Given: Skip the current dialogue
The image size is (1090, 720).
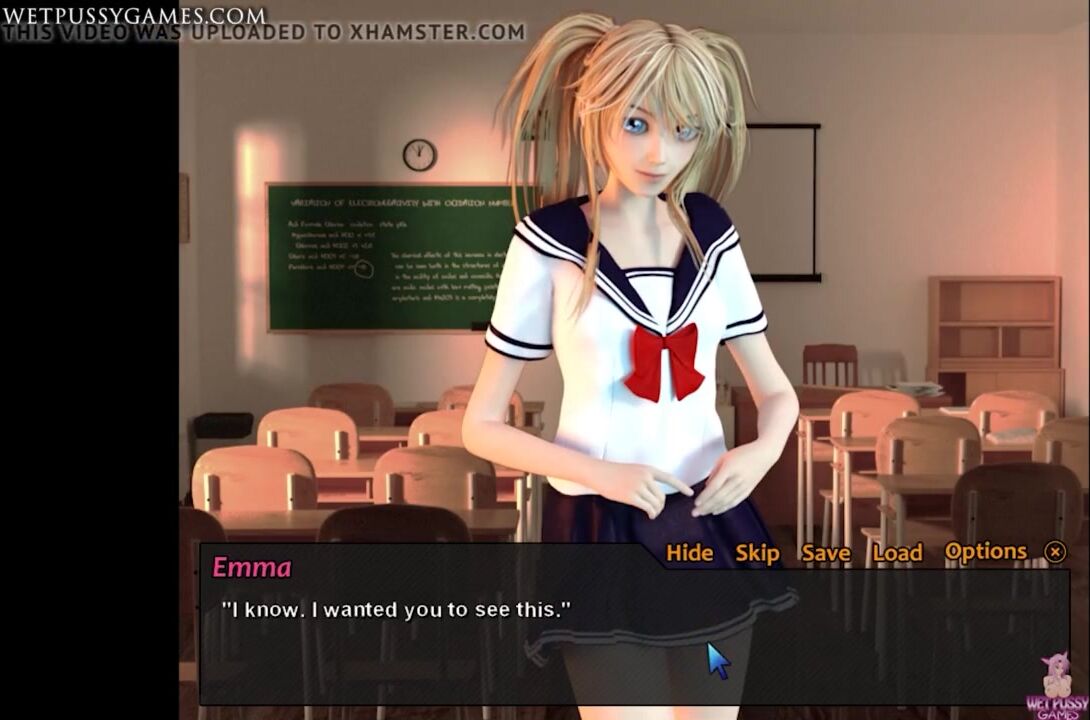Looking at the screenshot, I should [x=757, y=553].
